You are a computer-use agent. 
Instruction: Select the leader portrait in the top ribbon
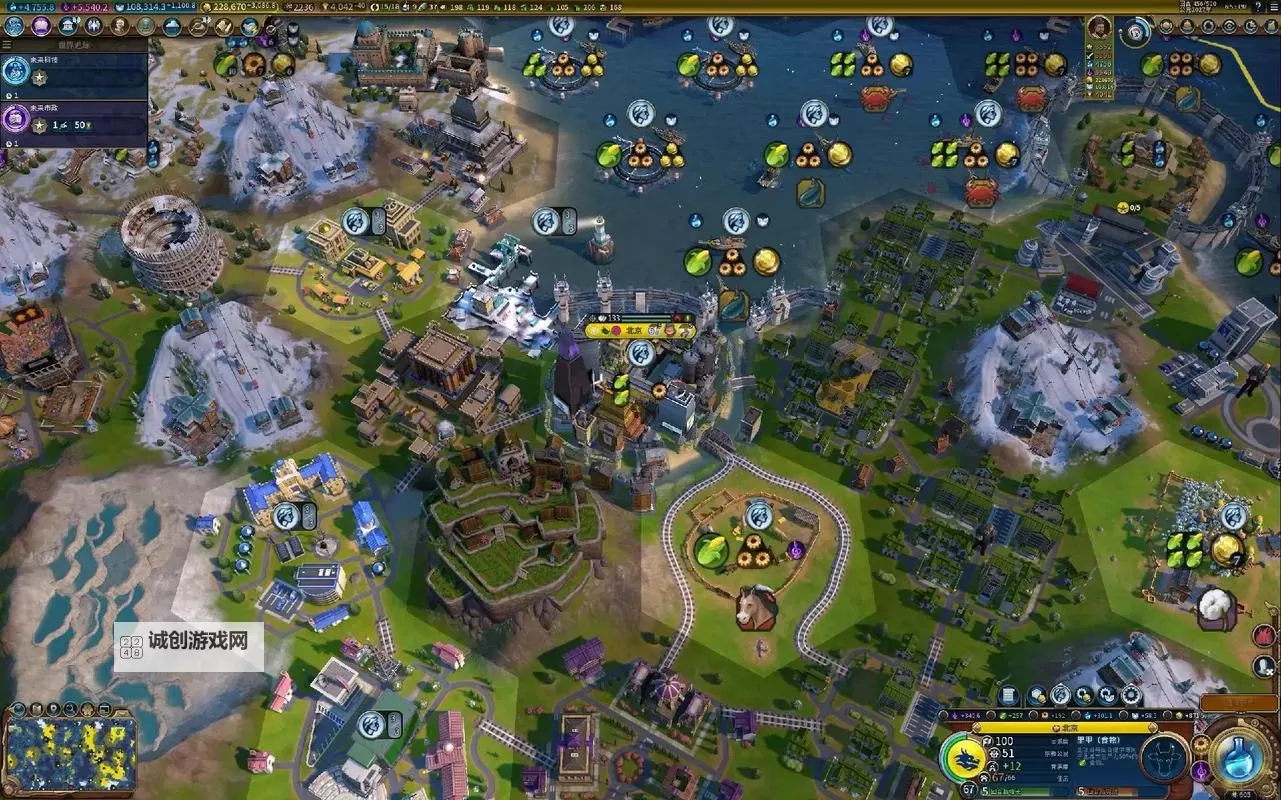[x=1099, y=28]
